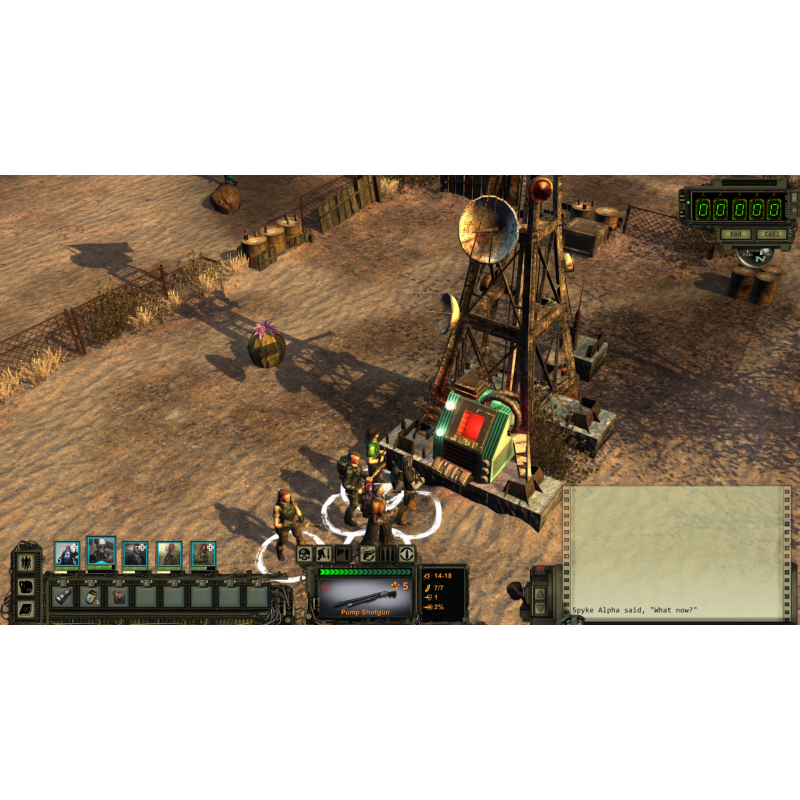
Task: Click the ammo reload button
Action: click(x=388, y=554)
